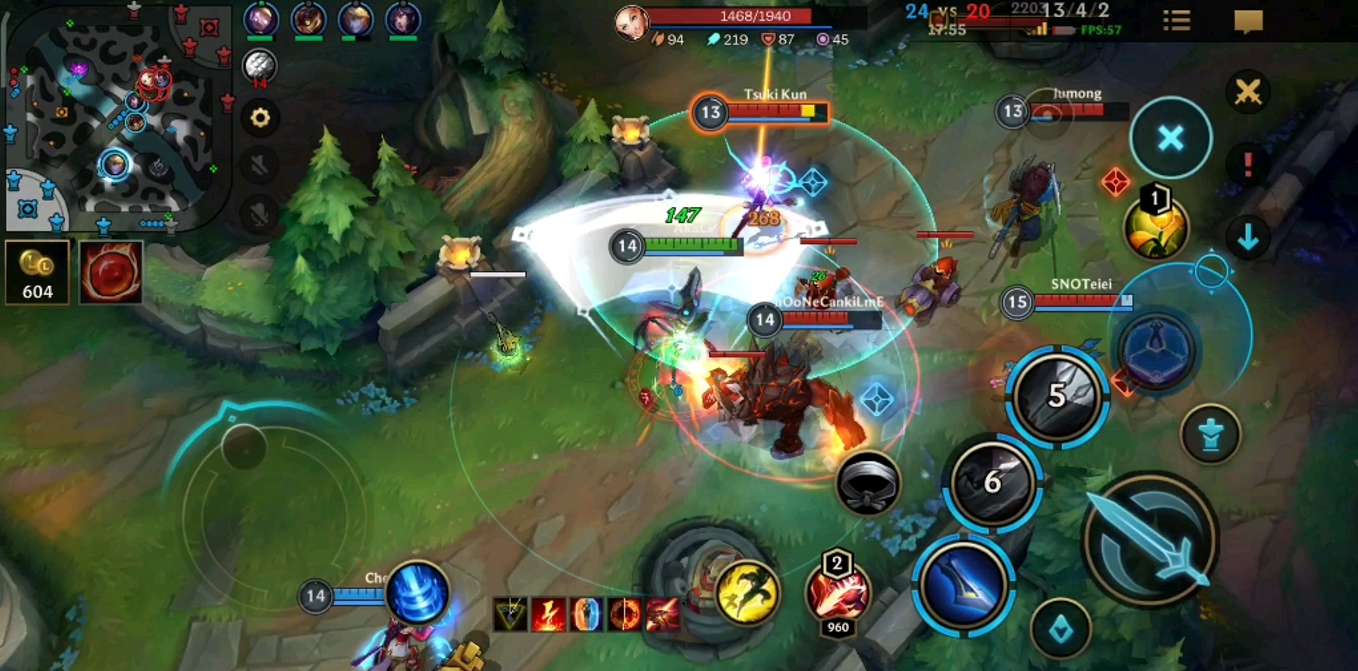
Task: Toggle the muted microphone icon
Action: pos(260,213)
